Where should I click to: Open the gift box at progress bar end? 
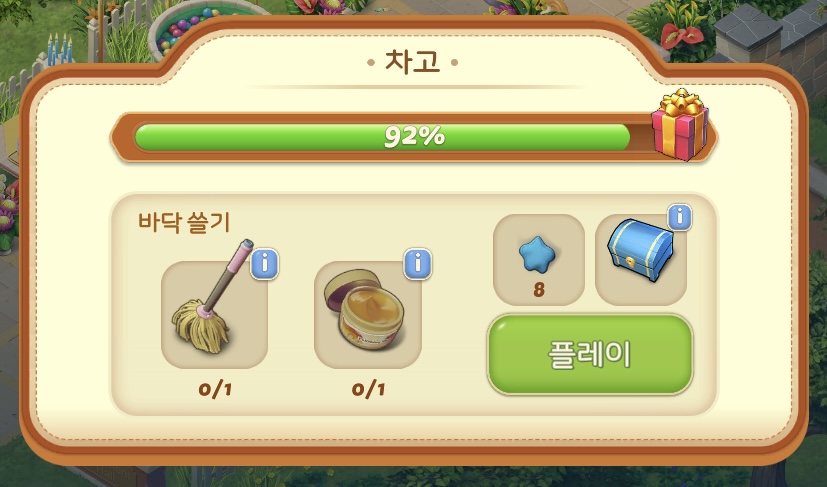coord(679,126)
